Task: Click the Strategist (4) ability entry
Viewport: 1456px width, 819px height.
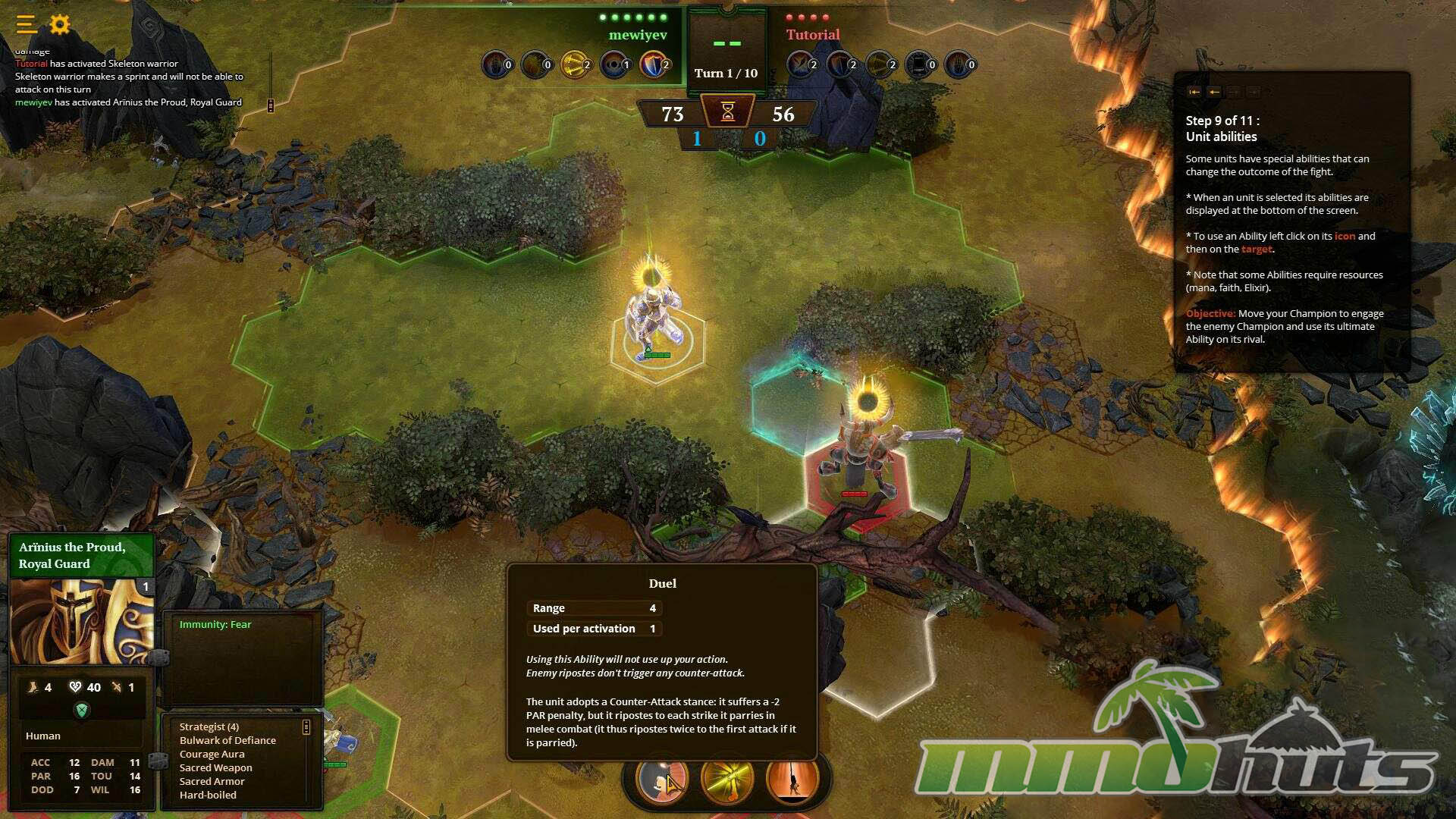Action: coord(209,726)
